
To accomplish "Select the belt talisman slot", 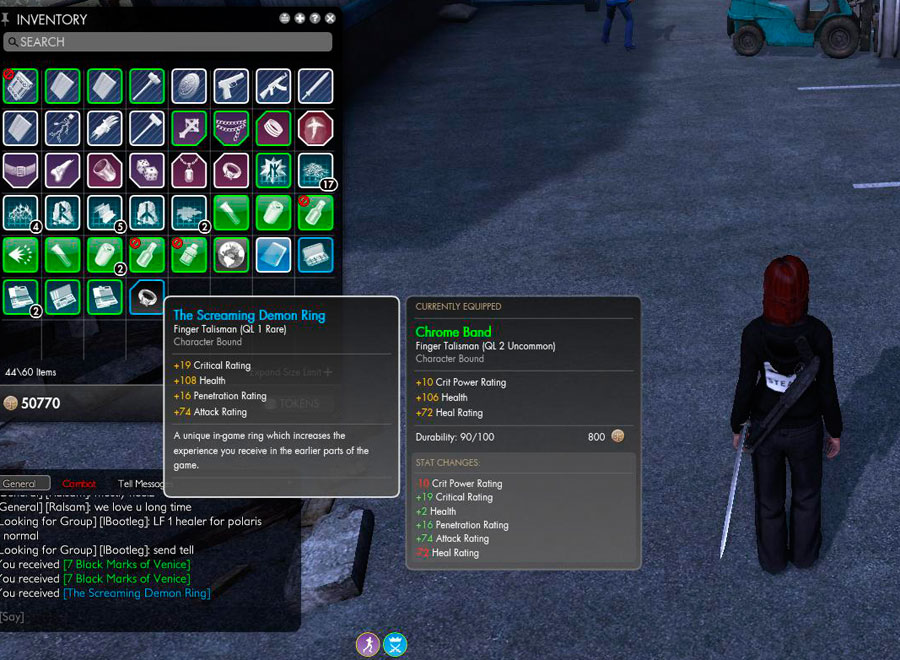I will coord(19,170).
